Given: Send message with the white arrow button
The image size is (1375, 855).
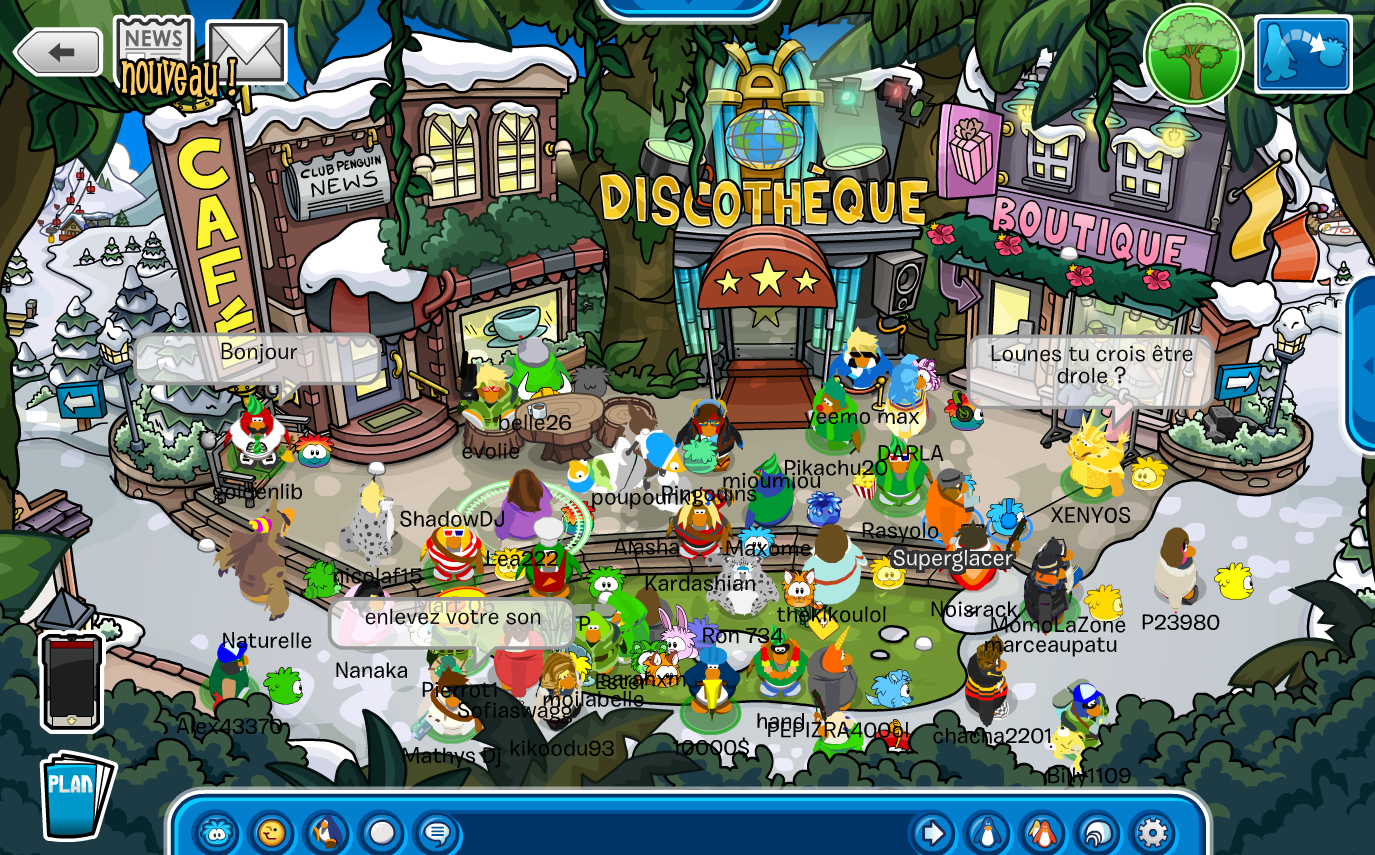Looking at the screenshot, I should [932, 832].
